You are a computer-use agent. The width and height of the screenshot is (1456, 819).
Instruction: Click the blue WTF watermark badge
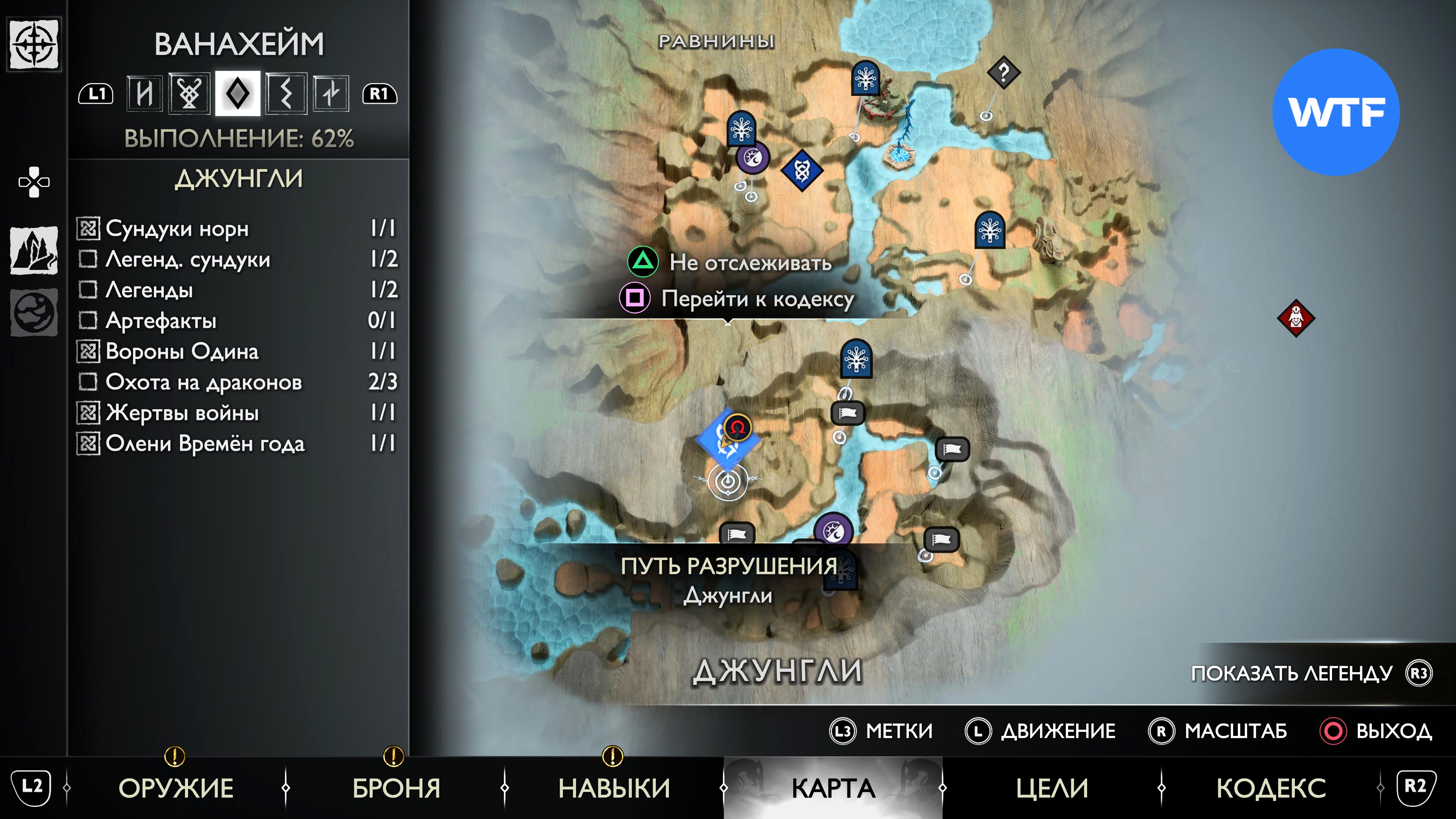point(1335,112)
